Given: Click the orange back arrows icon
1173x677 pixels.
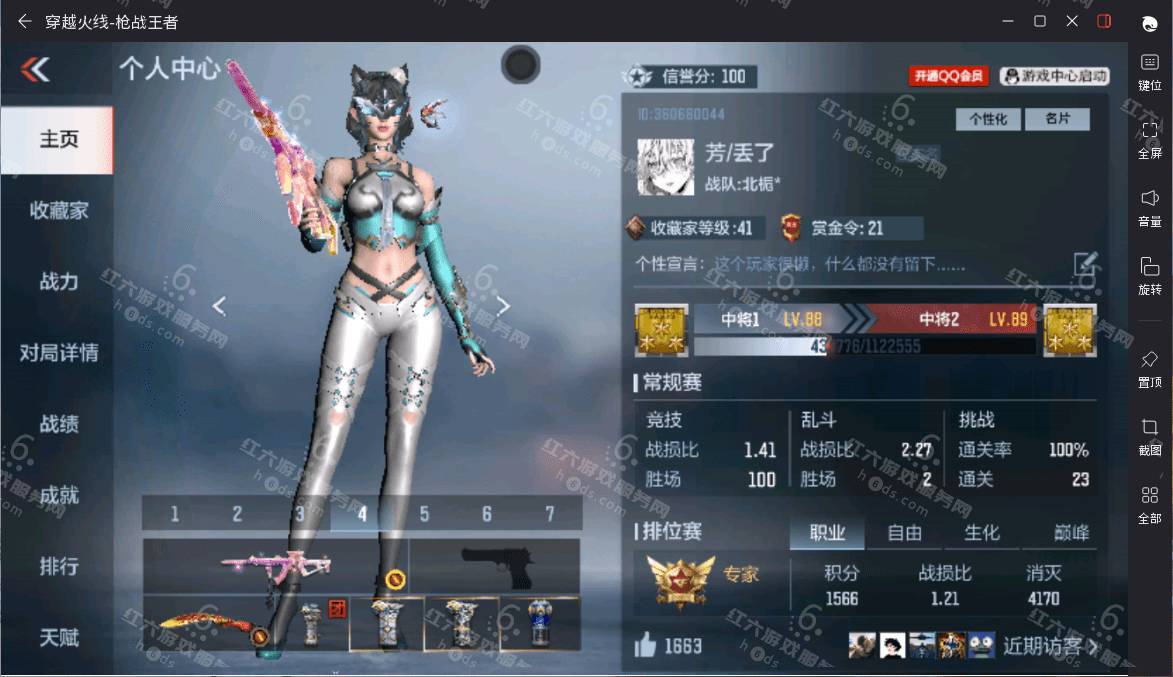Looking at the screenshot, I should tap(35, 69).
